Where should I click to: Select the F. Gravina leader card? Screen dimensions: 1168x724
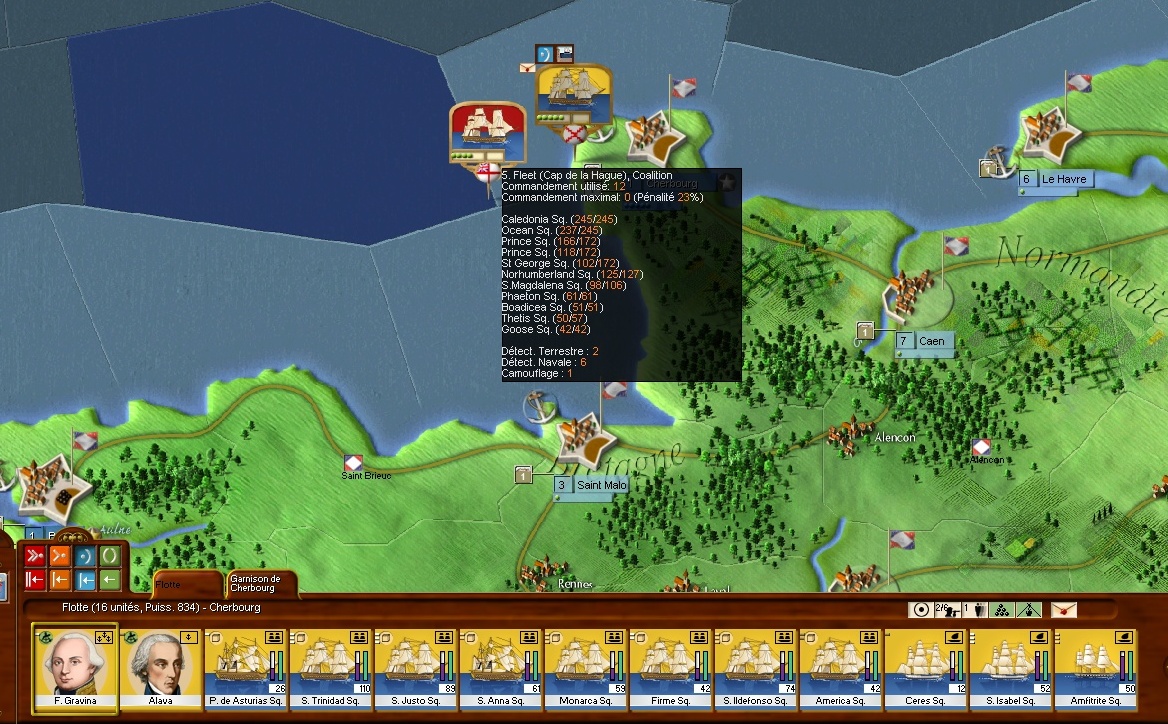(75, 668)
